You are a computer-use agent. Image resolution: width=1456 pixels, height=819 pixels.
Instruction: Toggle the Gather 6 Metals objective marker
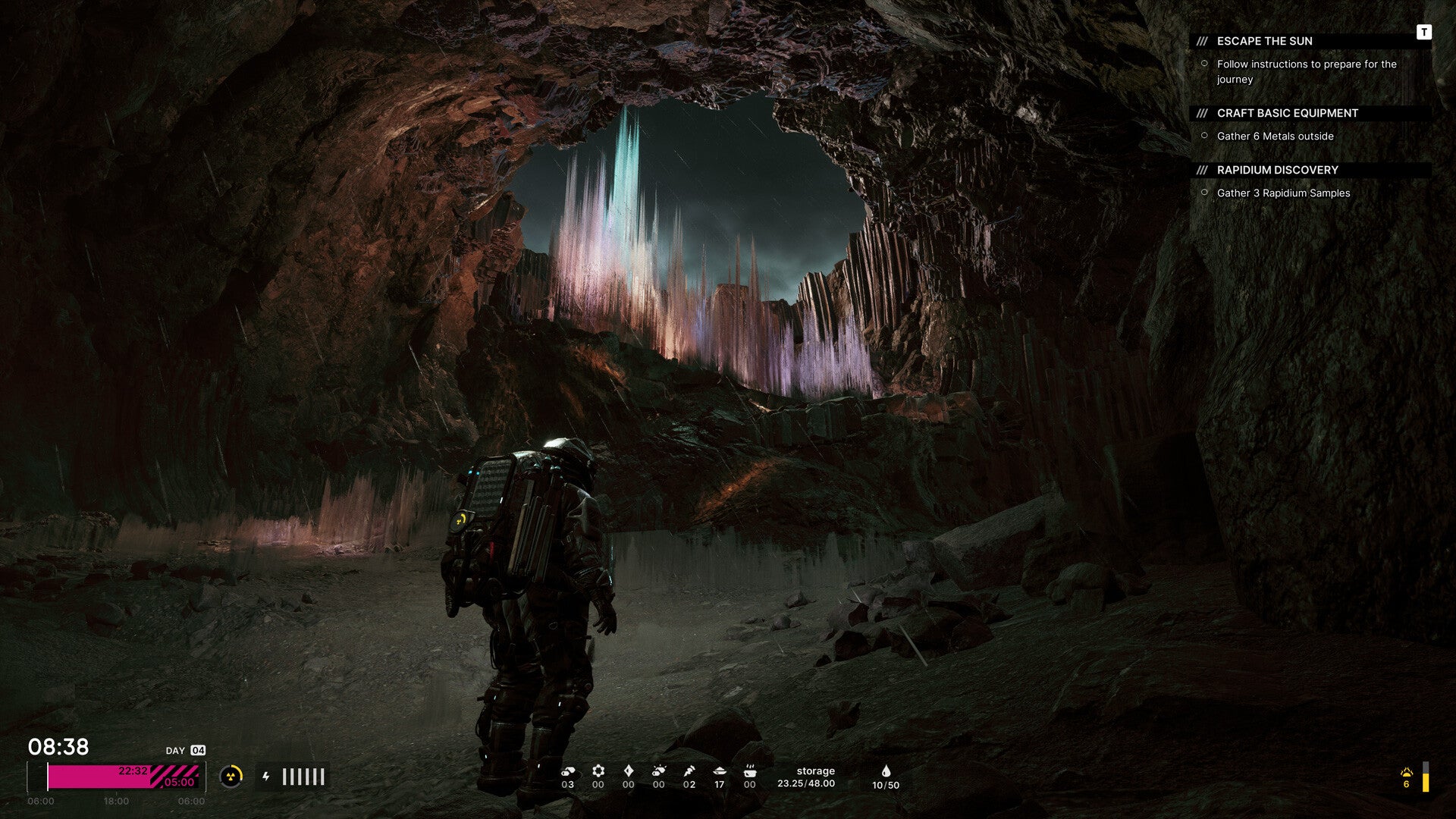click(1205, 136)
